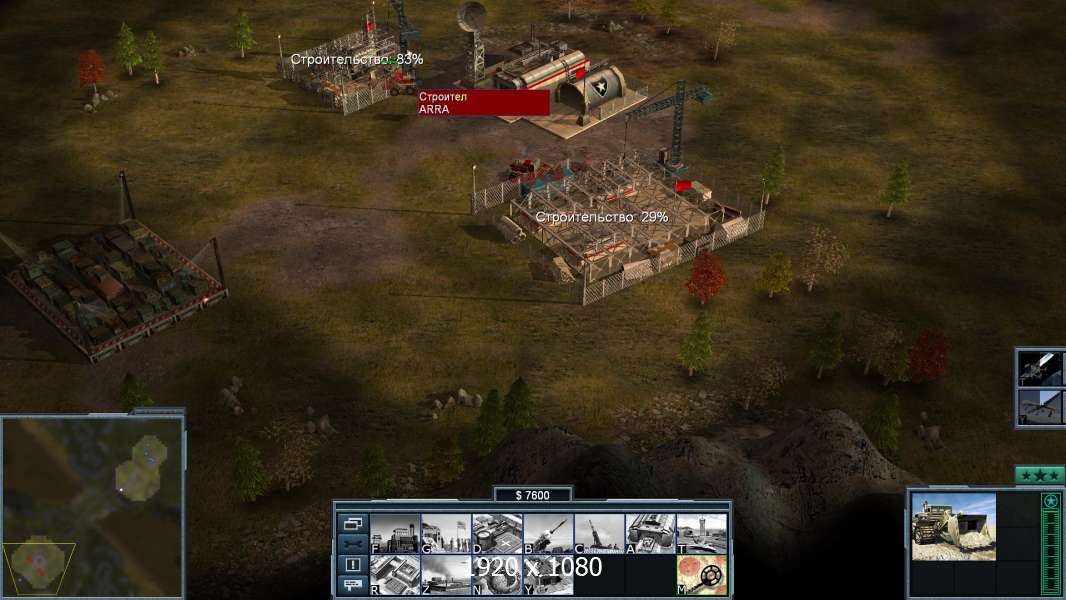The height and width of the screenshot is (600, 1066).
Task: Open the three-star general powers button
Action: click(x=1039, y=475)
